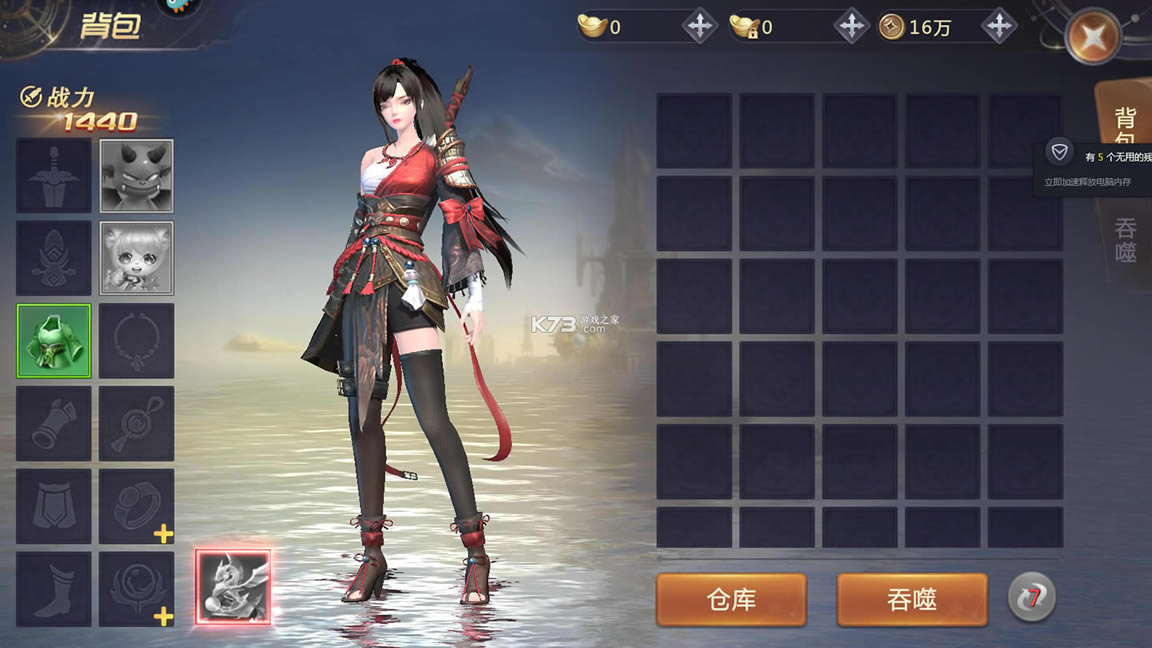Screen dimensions: 1152x648
Task: Select the equipped green armor slot
Action: click(x=54, y=341)
